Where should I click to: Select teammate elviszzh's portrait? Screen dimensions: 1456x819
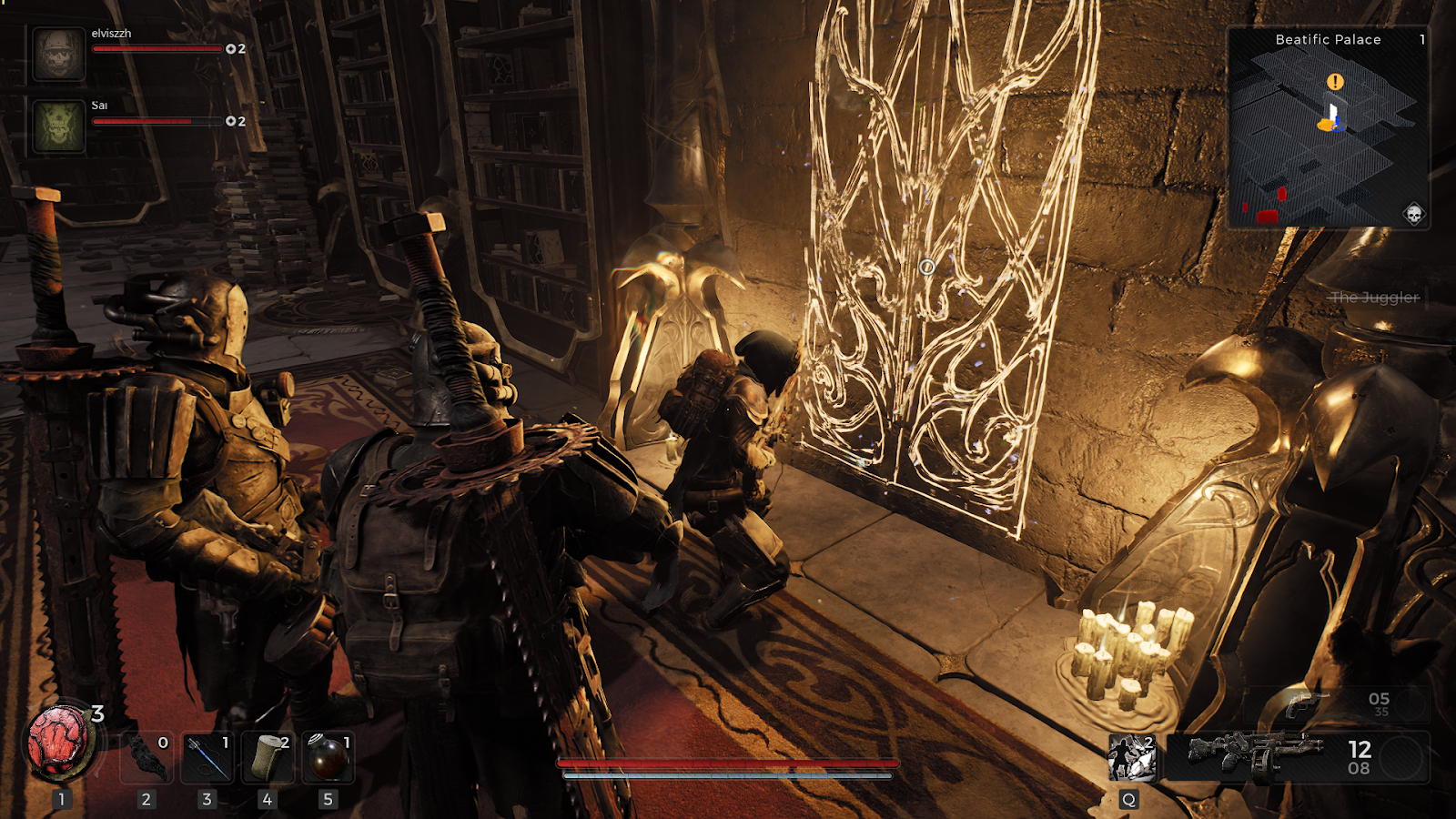pos(59,53)
